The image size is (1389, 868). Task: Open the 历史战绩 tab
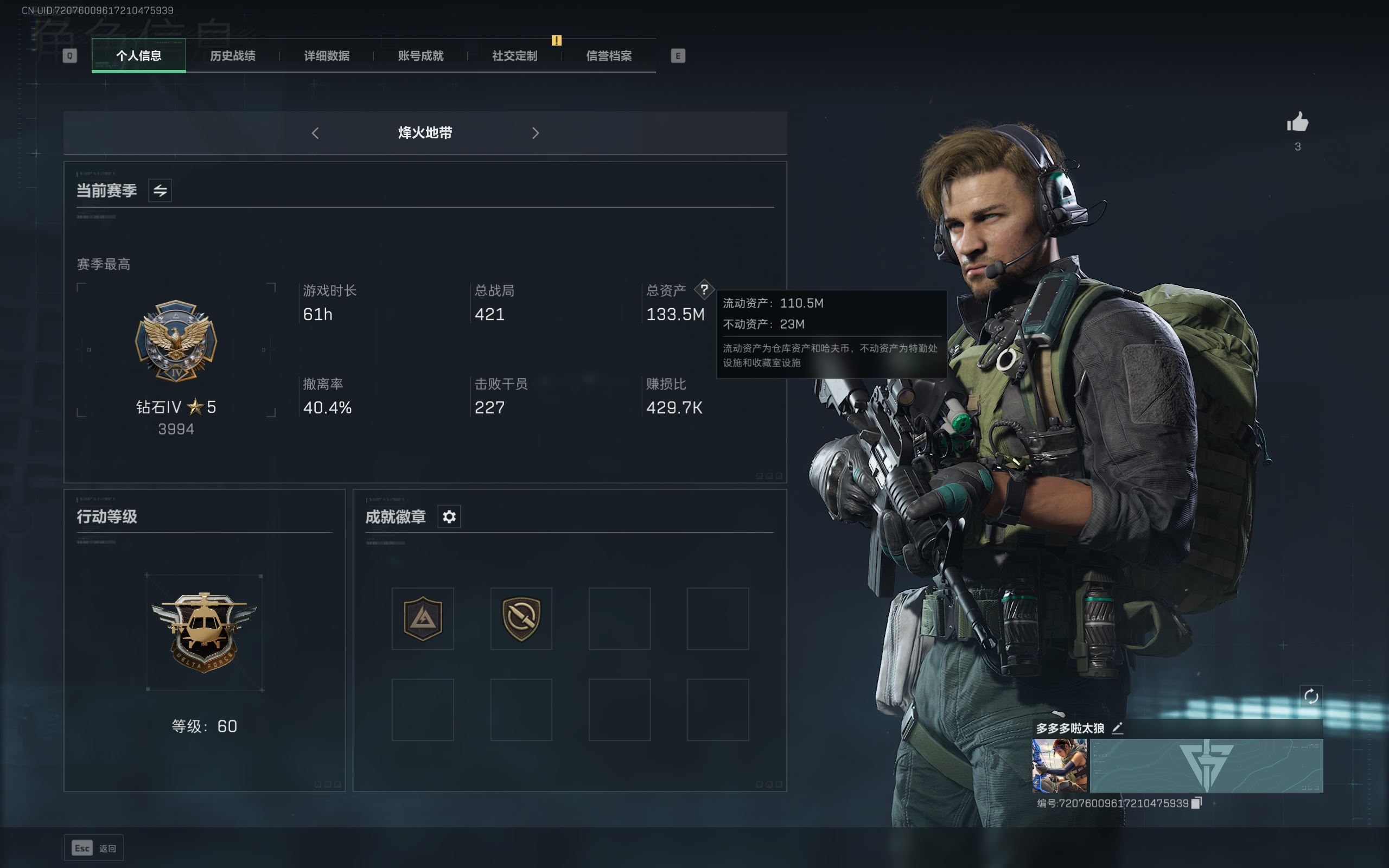coord(232,56)
